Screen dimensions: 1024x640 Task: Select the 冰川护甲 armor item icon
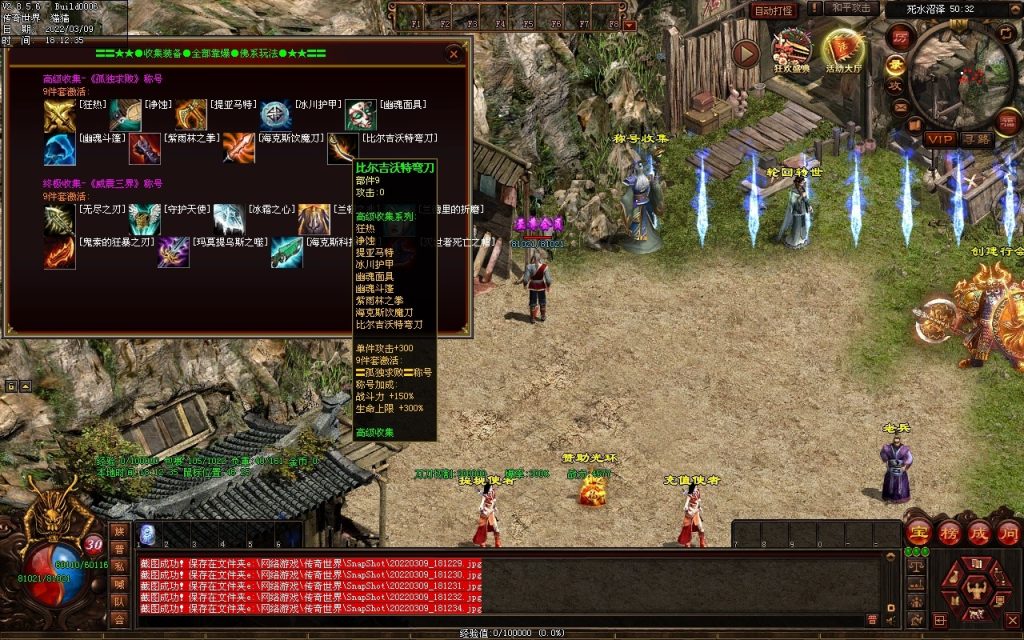click(x=276, y=116)
